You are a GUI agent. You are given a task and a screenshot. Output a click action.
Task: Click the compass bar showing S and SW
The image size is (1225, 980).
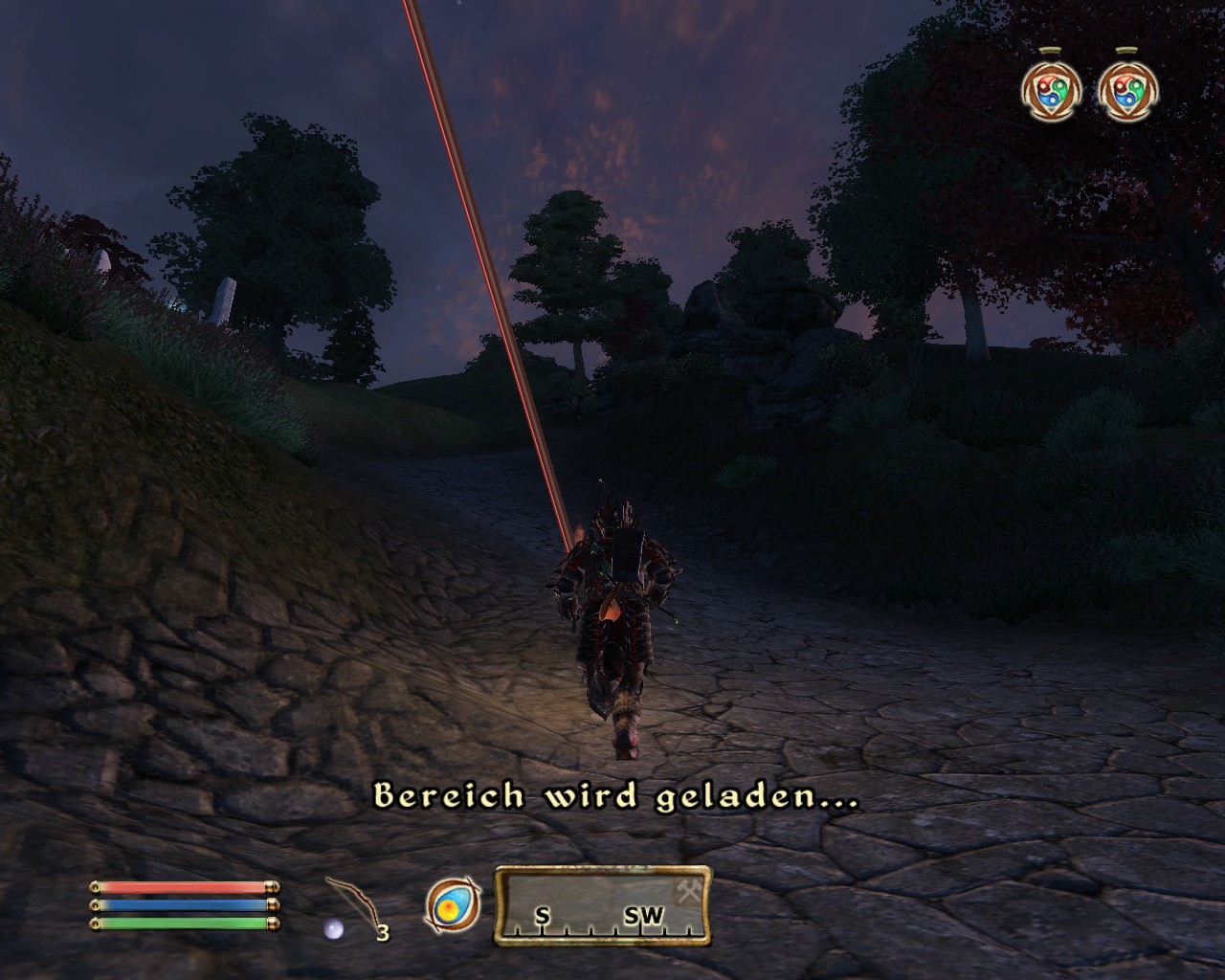602,905
